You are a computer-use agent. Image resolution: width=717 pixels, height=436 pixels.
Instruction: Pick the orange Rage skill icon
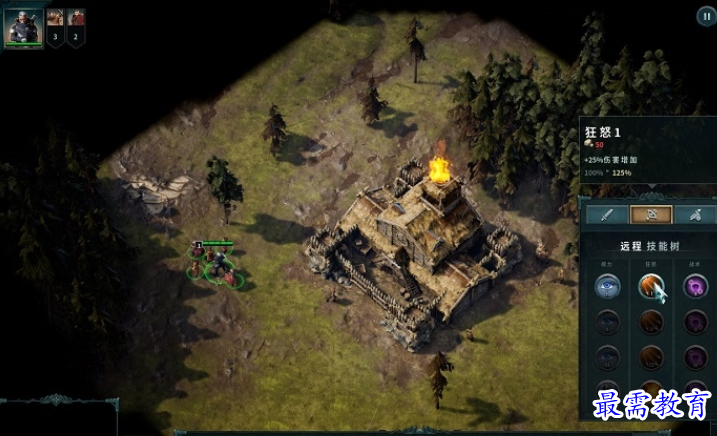[650, 286]
